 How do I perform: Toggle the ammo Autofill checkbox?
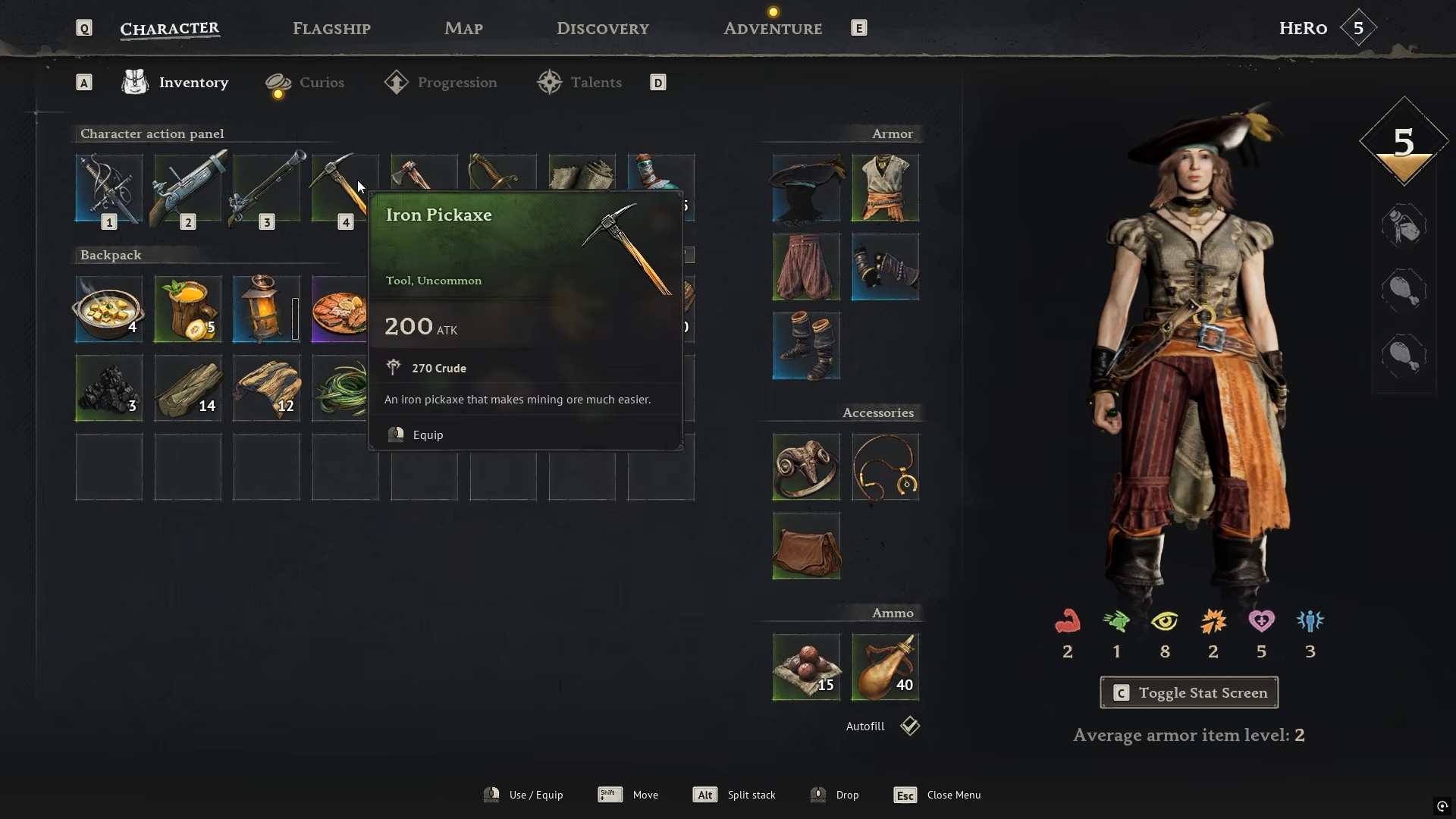tap(910, 726)
